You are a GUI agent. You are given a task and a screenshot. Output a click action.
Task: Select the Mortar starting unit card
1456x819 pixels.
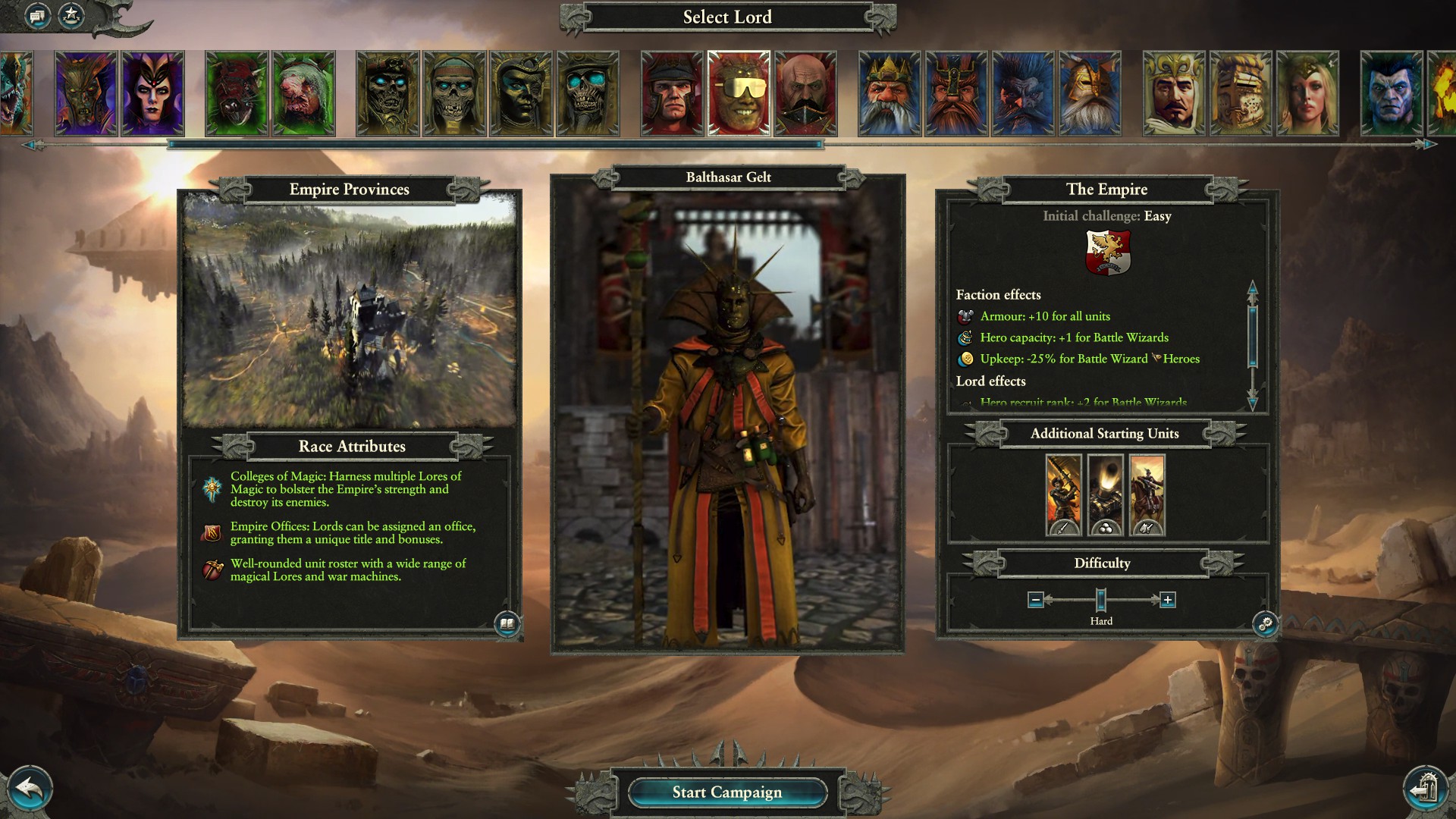[x=1105, y=493]
